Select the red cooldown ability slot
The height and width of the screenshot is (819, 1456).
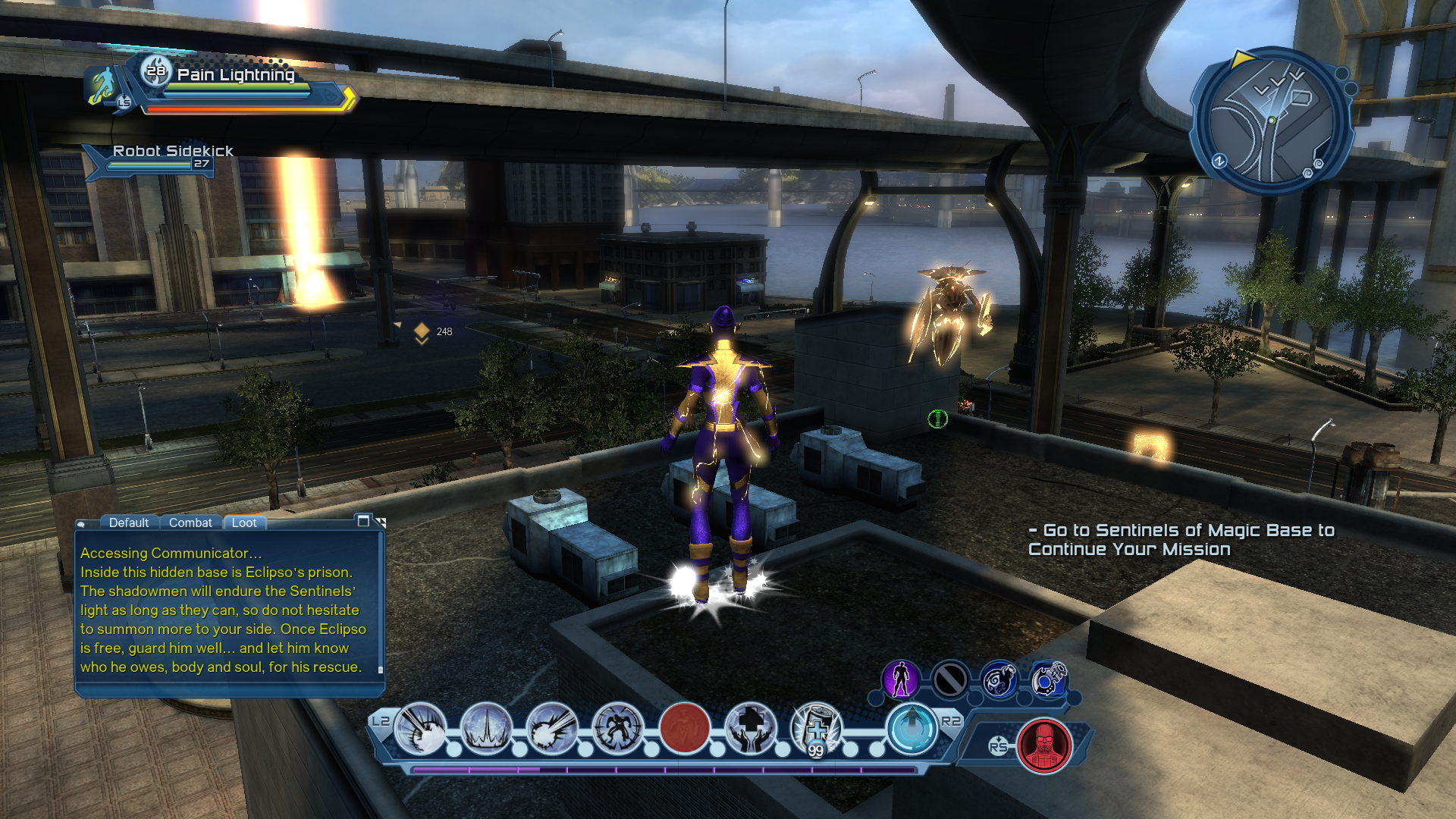click(684, 729)
